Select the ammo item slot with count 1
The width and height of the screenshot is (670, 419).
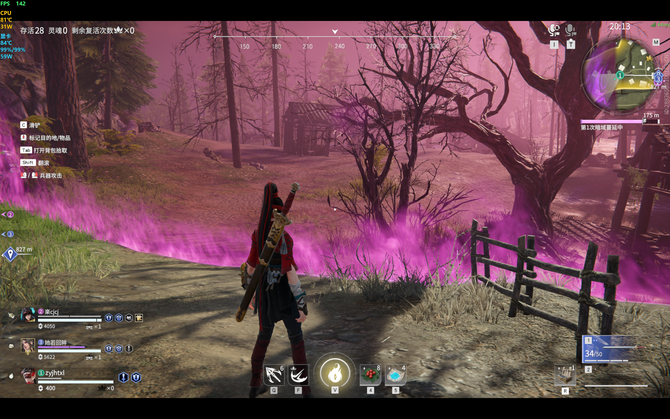point(566,376)
